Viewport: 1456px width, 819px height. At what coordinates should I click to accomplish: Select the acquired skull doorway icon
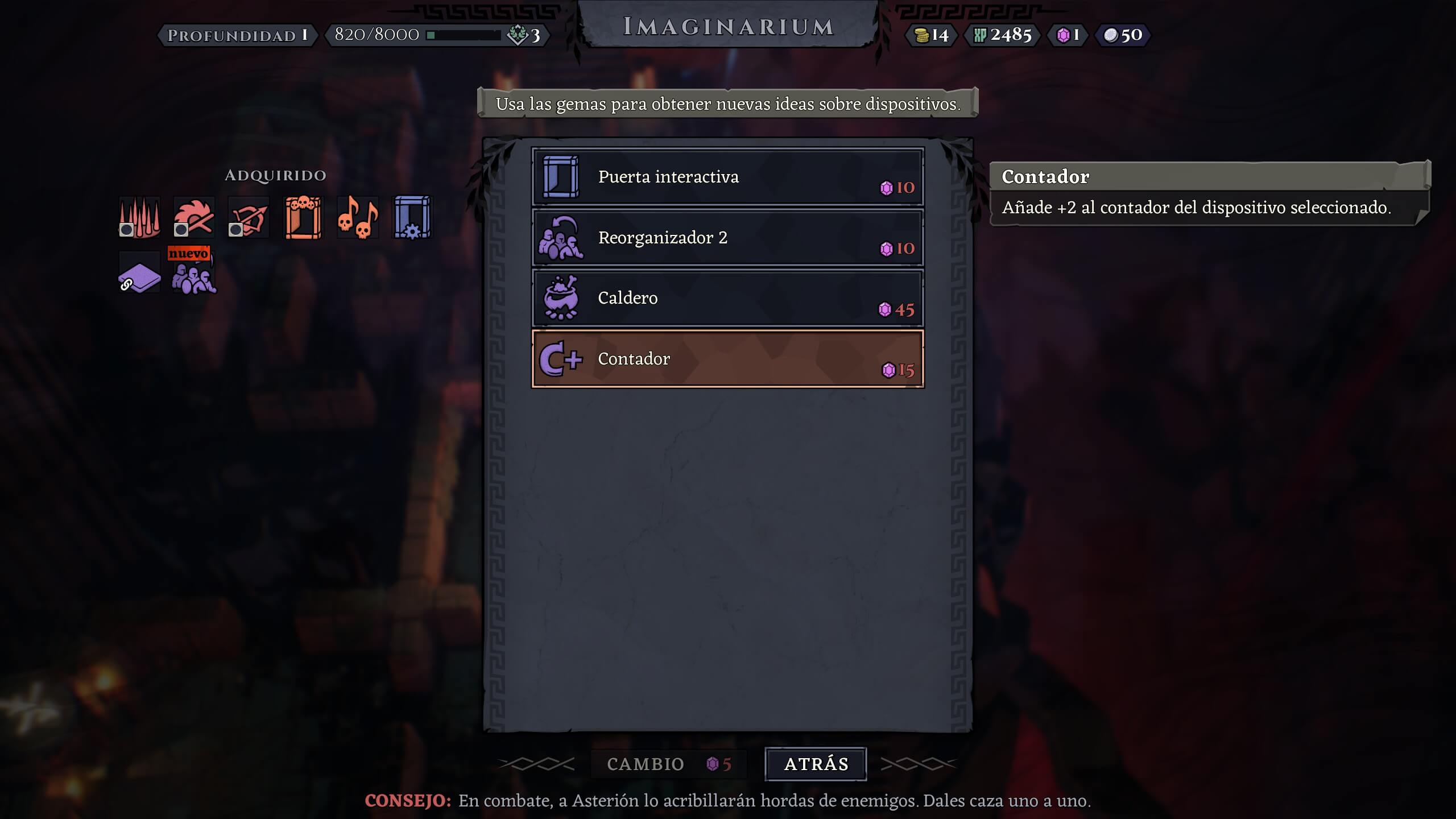(x=303, y=217)
